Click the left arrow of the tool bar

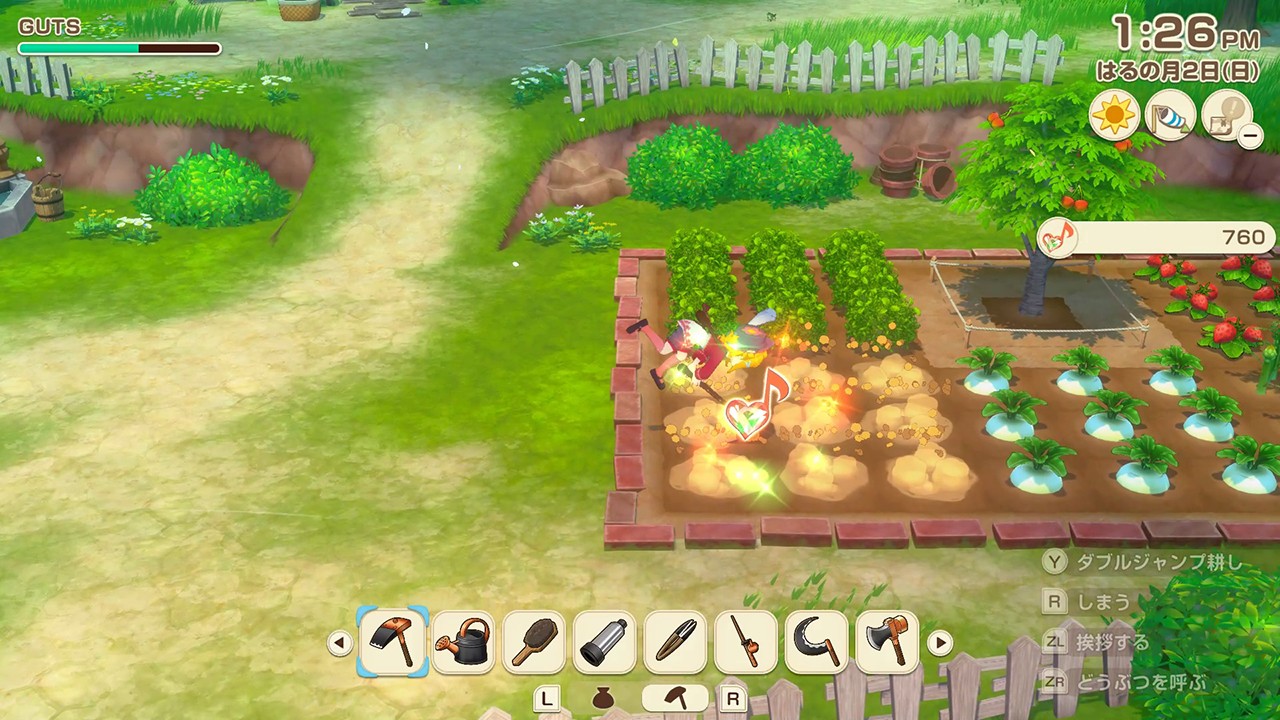pos(340,642)
